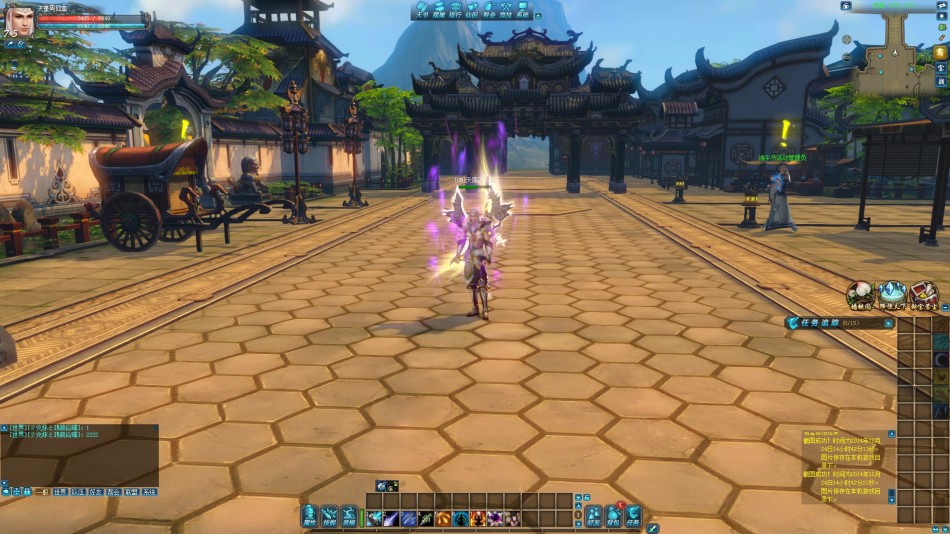Select the player portrait avatar
Screen dimensions: 950x534
(19, 20)
